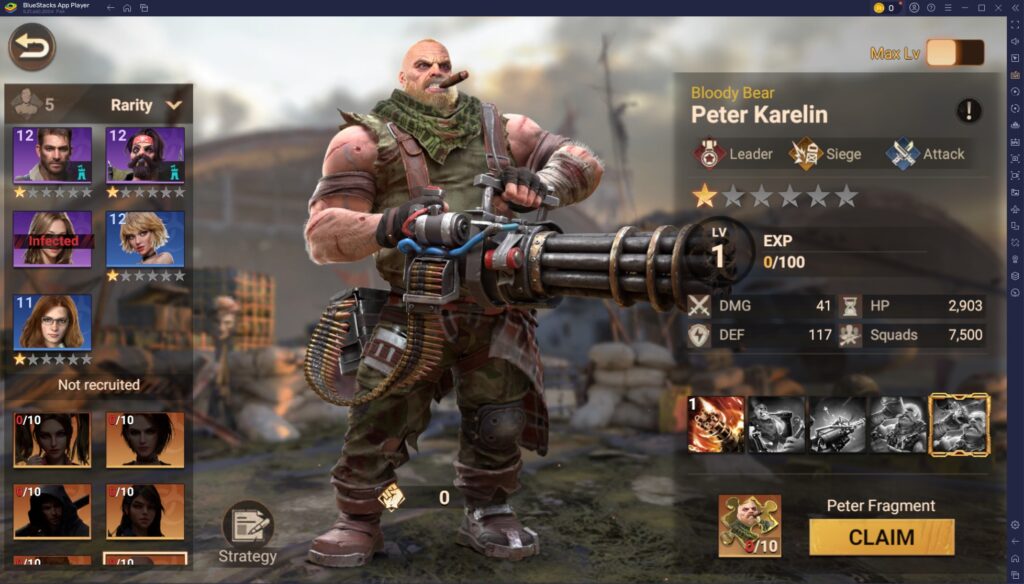Select the brown-haired male hero portrait

pyautogui.click(x=53, y=155)
